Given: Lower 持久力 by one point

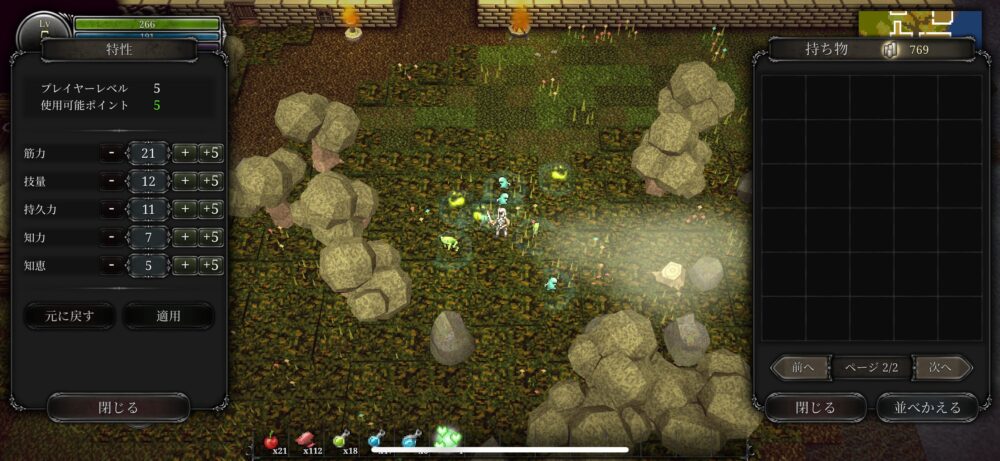Looking at the screenshot, I should pos(112,209).
